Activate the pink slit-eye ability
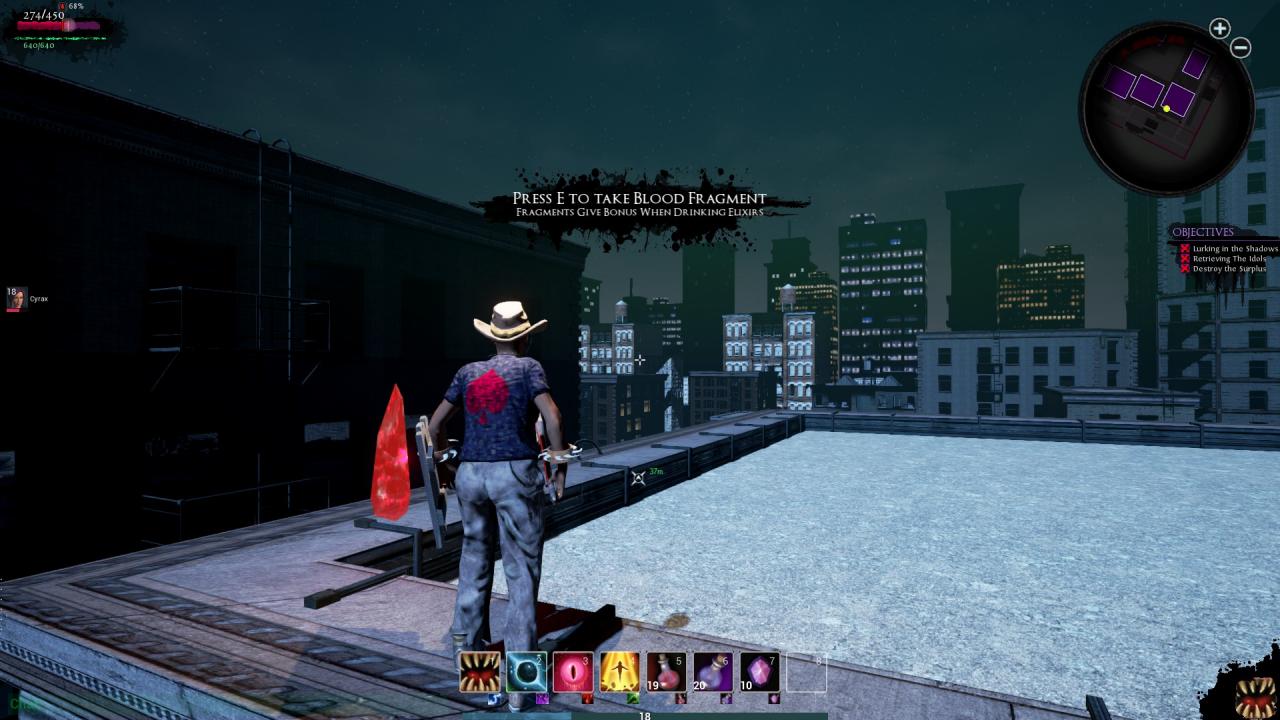Viewport: 1280px width, 720px height. (x=573, y=672)
